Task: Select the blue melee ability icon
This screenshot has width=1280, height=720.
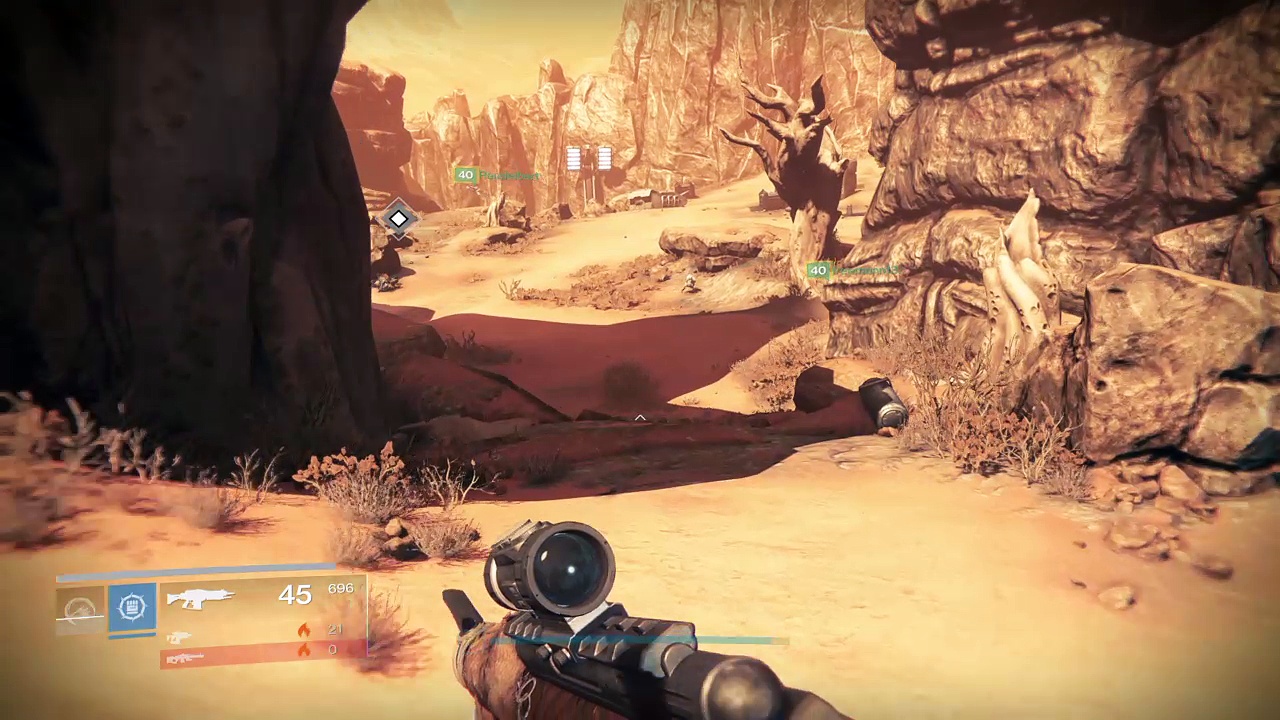Action: click(x=132, y=607)
